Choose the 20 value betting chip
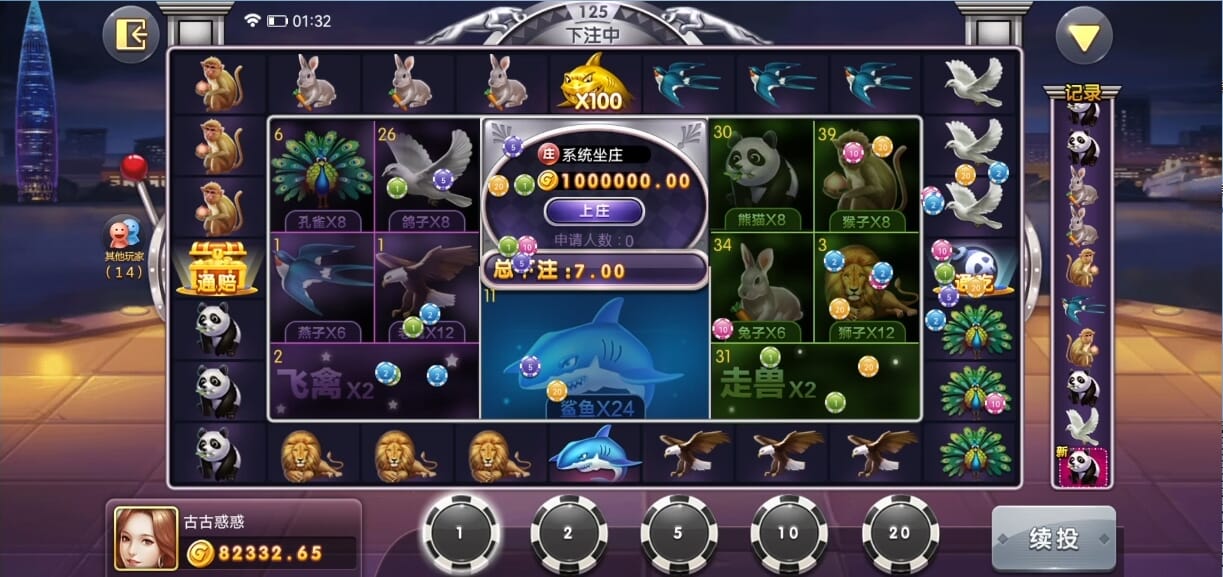The width and height of the screenshot is (1223, 577). click(x=899, y=533)
